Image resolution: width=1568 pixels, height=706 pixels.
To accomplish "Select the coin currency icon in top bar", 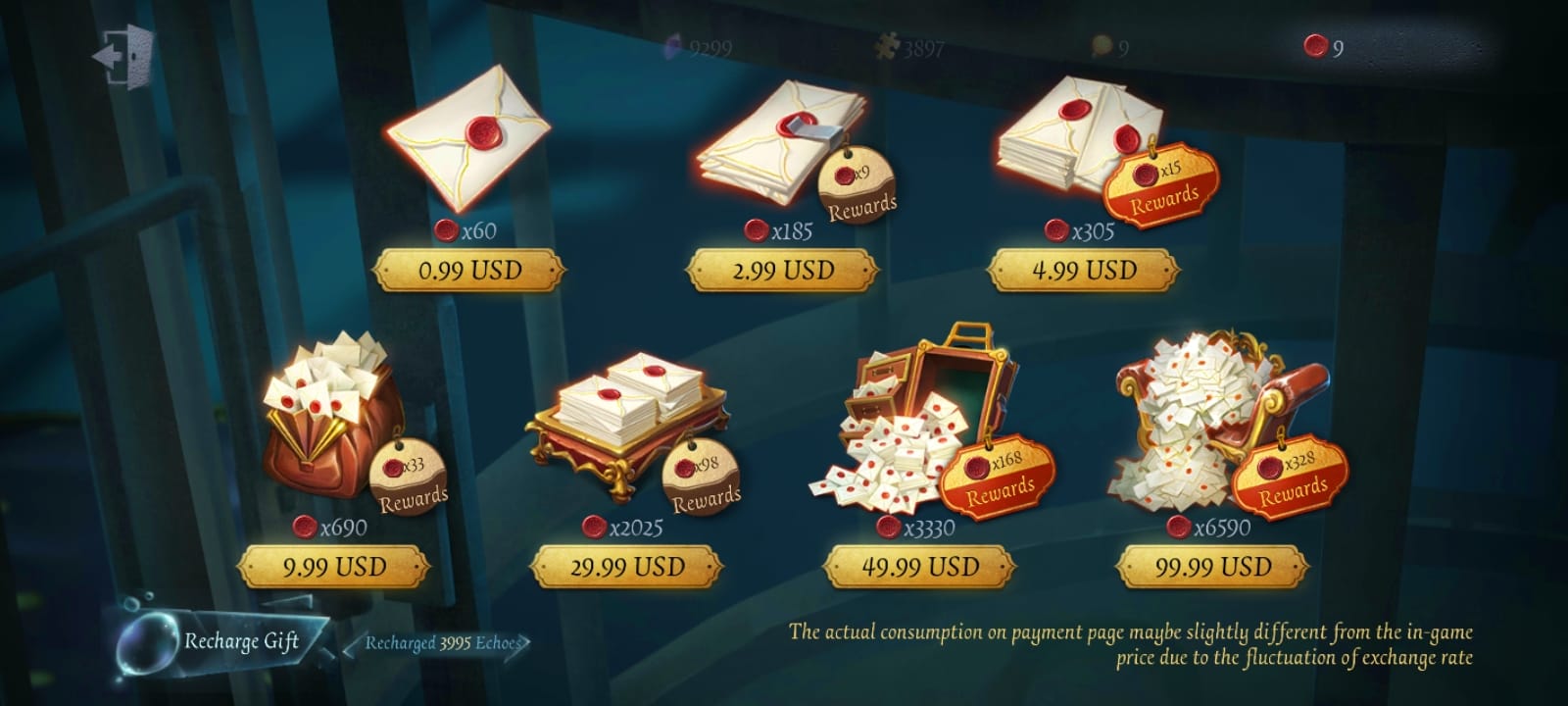I will [x=1103, y=46].
